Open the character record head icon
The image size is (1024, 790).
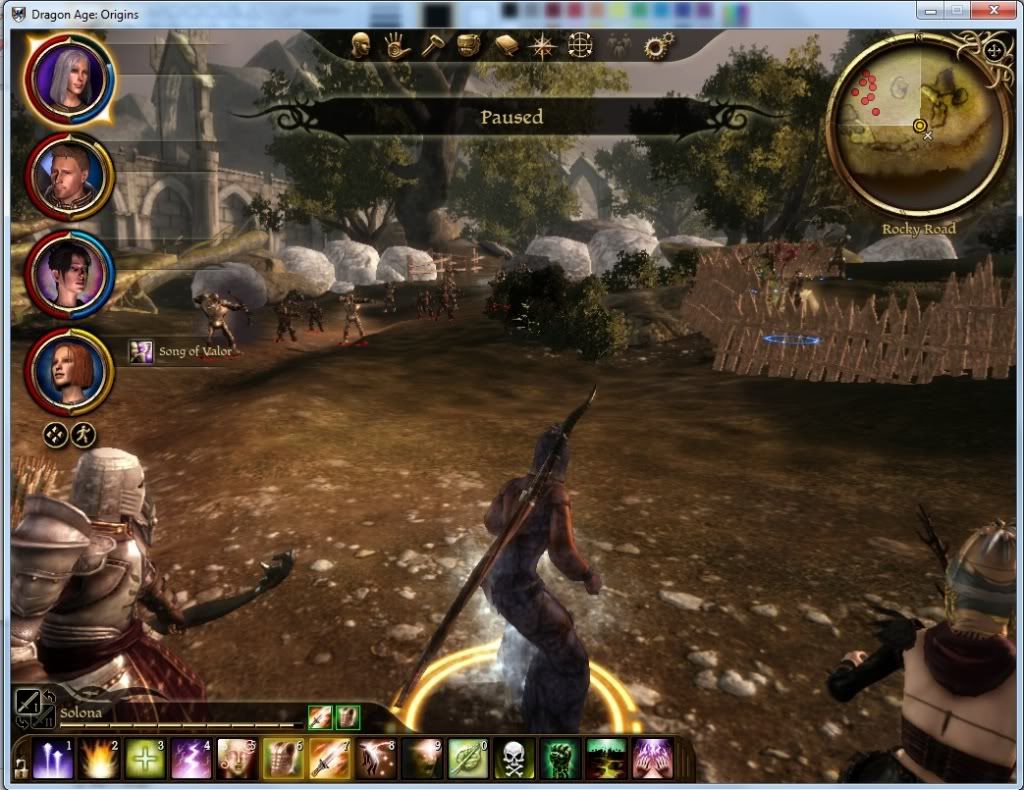coord(361,45)
